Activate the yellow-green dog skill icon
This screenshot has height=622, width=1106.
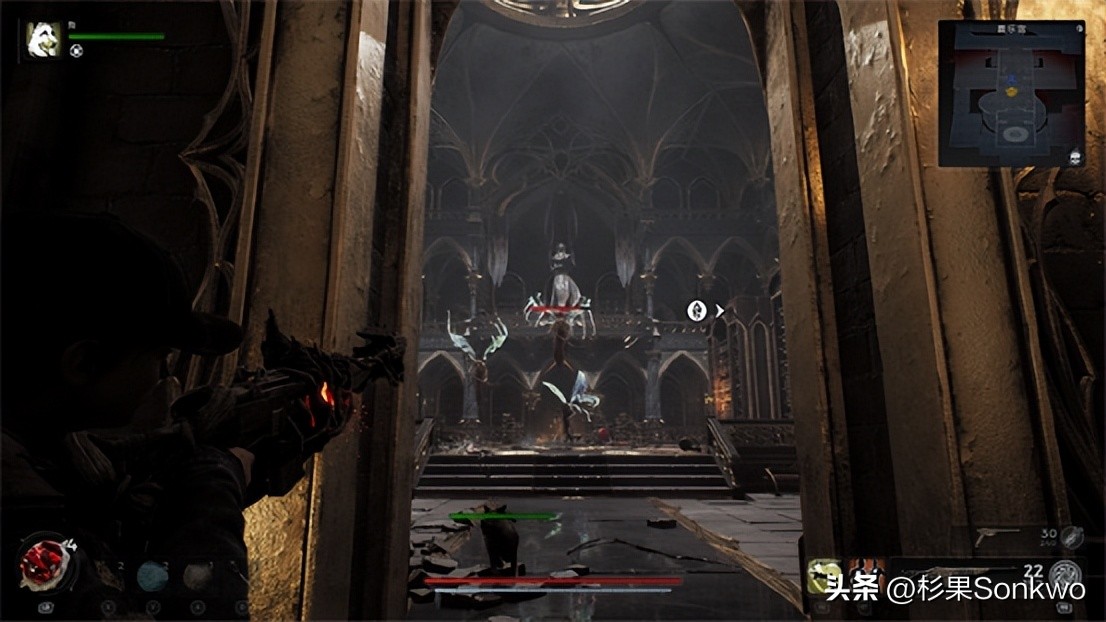824,576
